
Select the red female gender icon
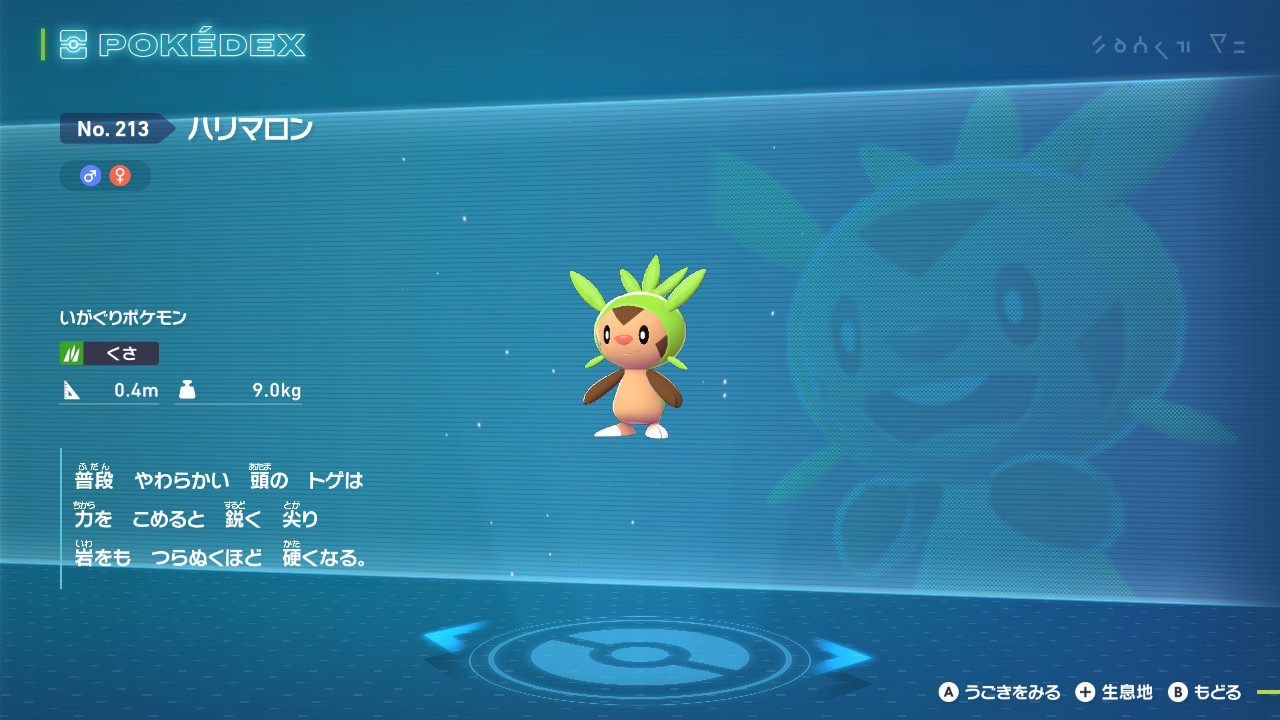[x=120, y=176]
